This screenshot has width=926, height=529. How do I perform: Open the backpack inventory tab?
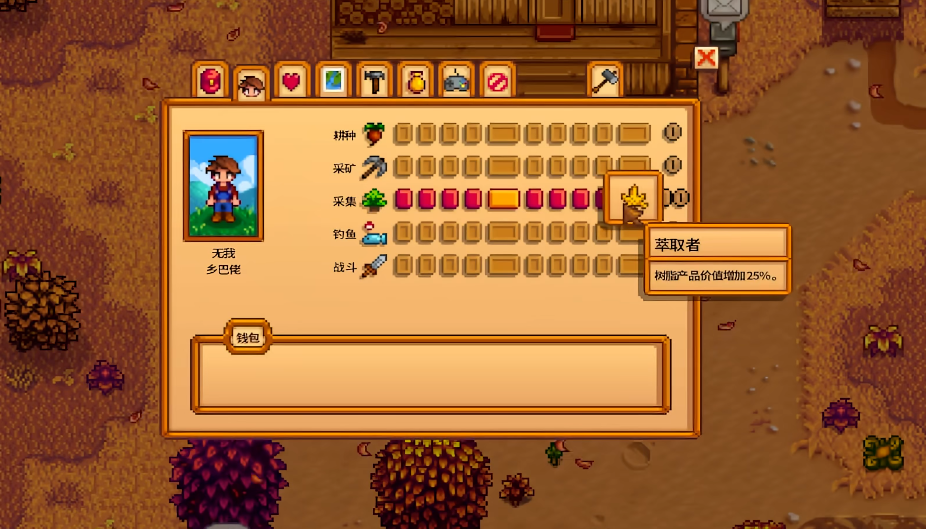[210, 81]
